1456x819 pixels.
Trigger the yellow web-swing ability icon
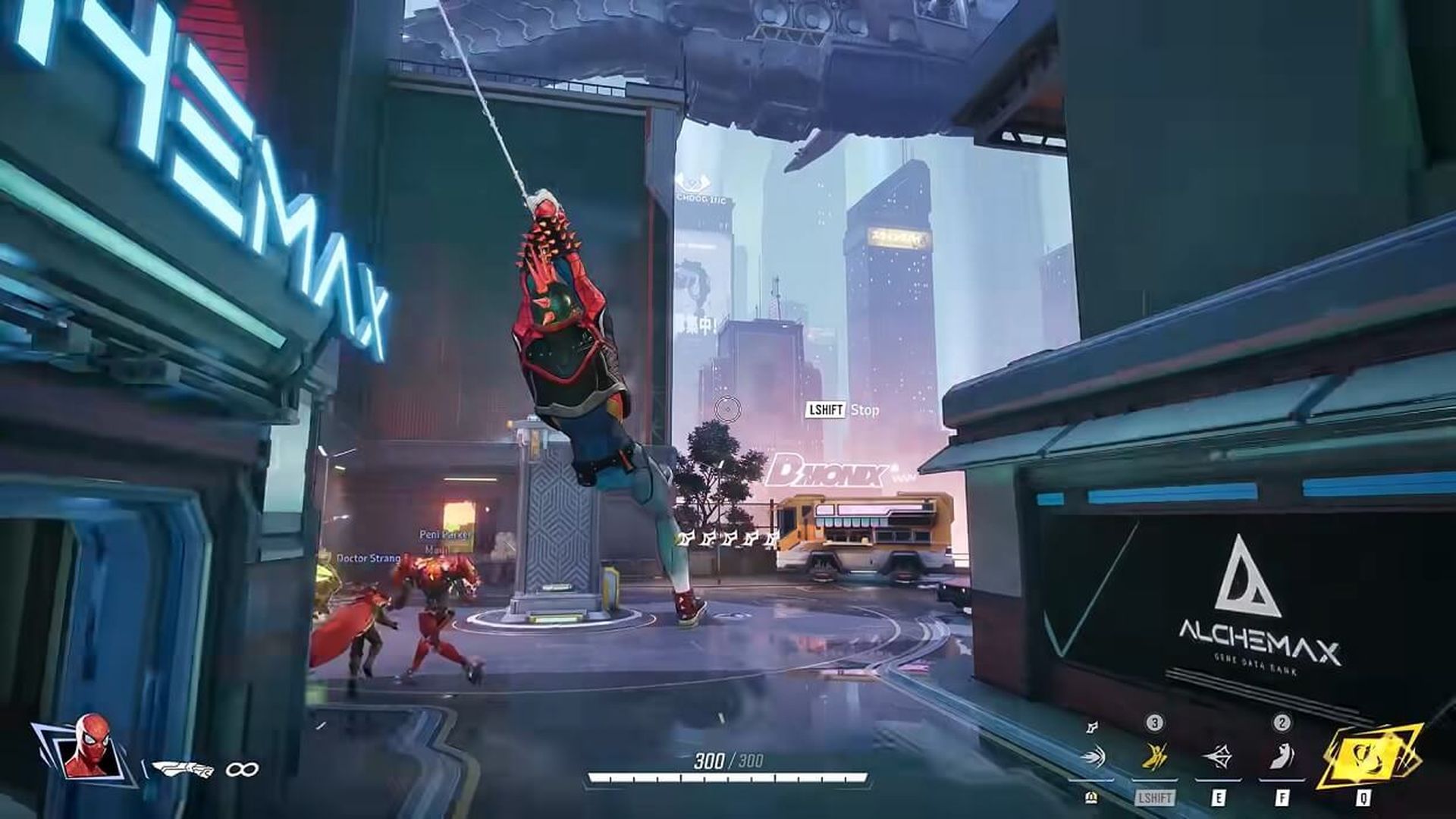pyautogui.click(x=1154, y=757)
